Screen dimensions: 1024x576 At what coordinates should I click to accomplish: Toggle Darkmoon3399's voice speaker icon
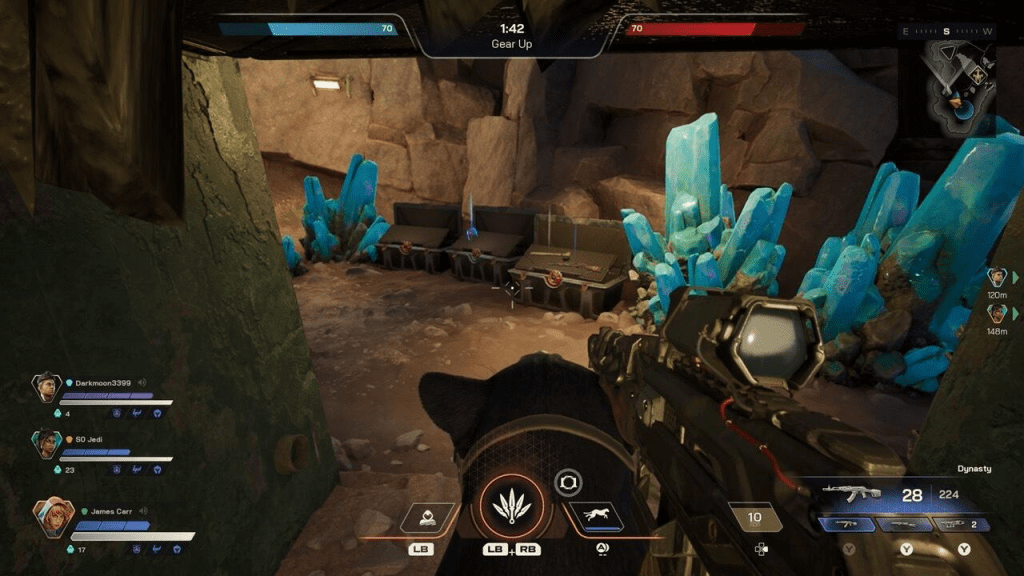pos(143,382)
